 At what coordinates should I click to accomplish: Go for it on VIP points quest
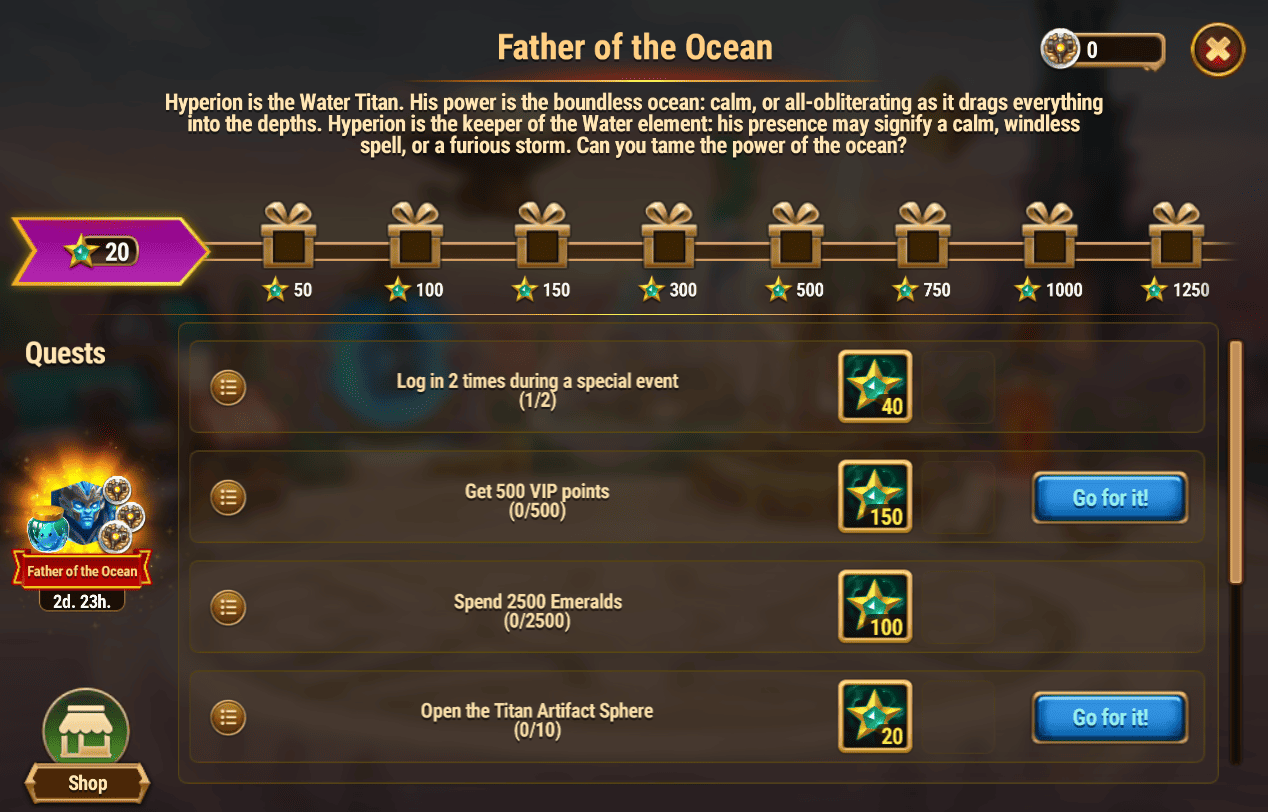click(x=1109, y=498)
